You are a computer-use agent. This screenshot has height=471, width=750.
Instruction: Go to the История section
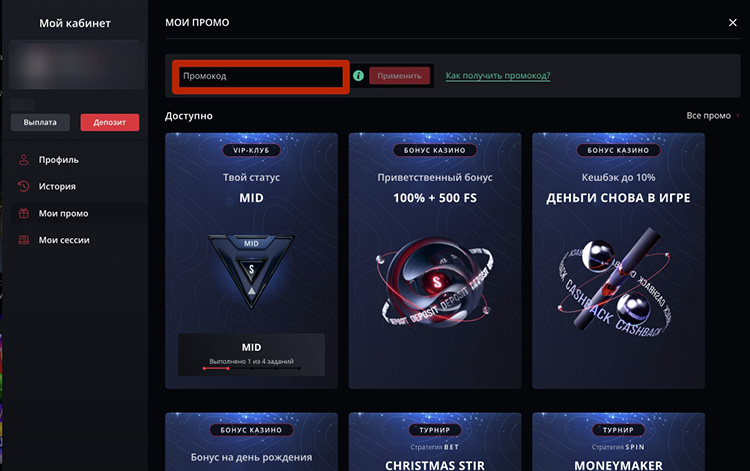[57, 186]
